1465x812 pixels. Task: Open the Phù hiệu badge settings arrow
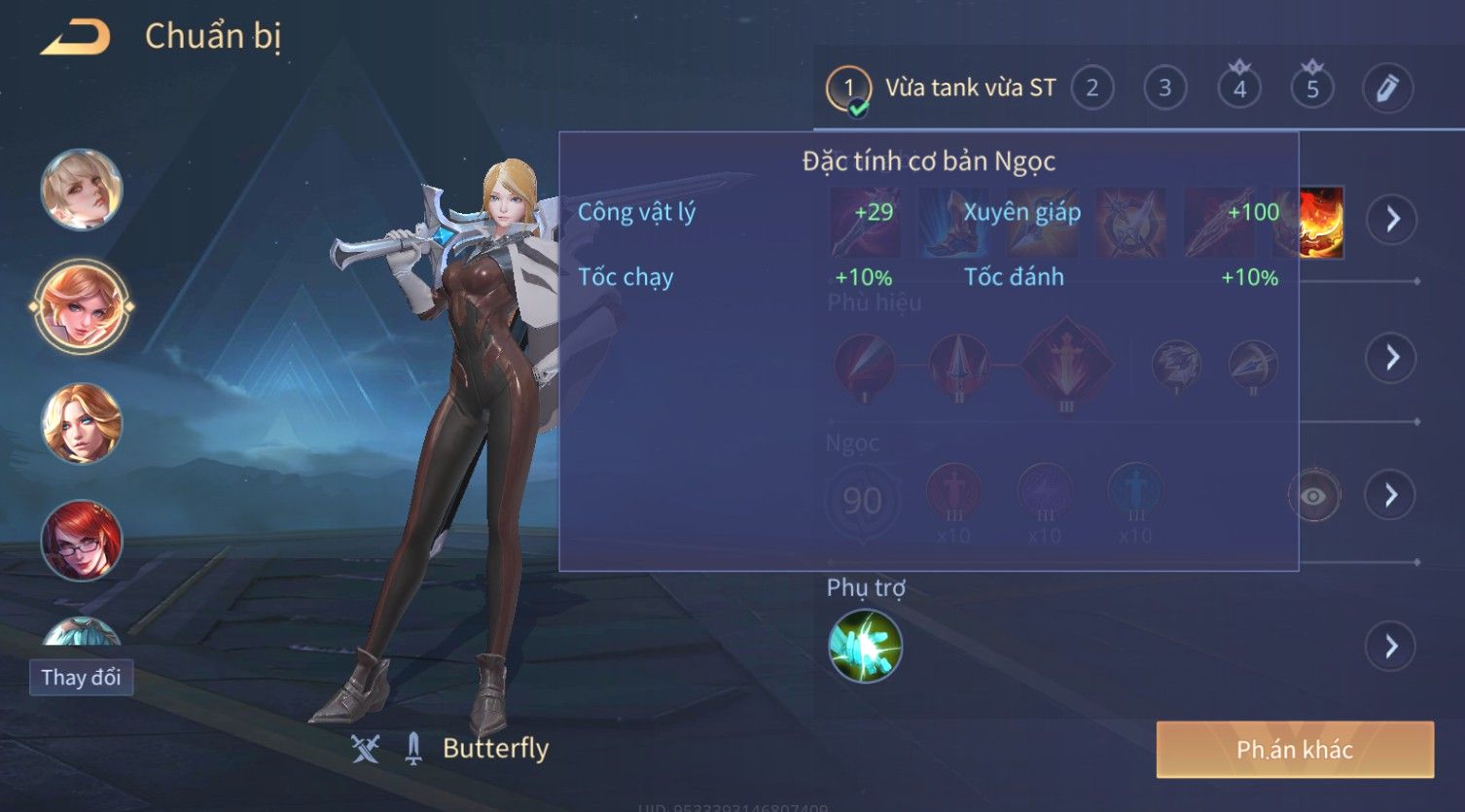click(1392, 358)
